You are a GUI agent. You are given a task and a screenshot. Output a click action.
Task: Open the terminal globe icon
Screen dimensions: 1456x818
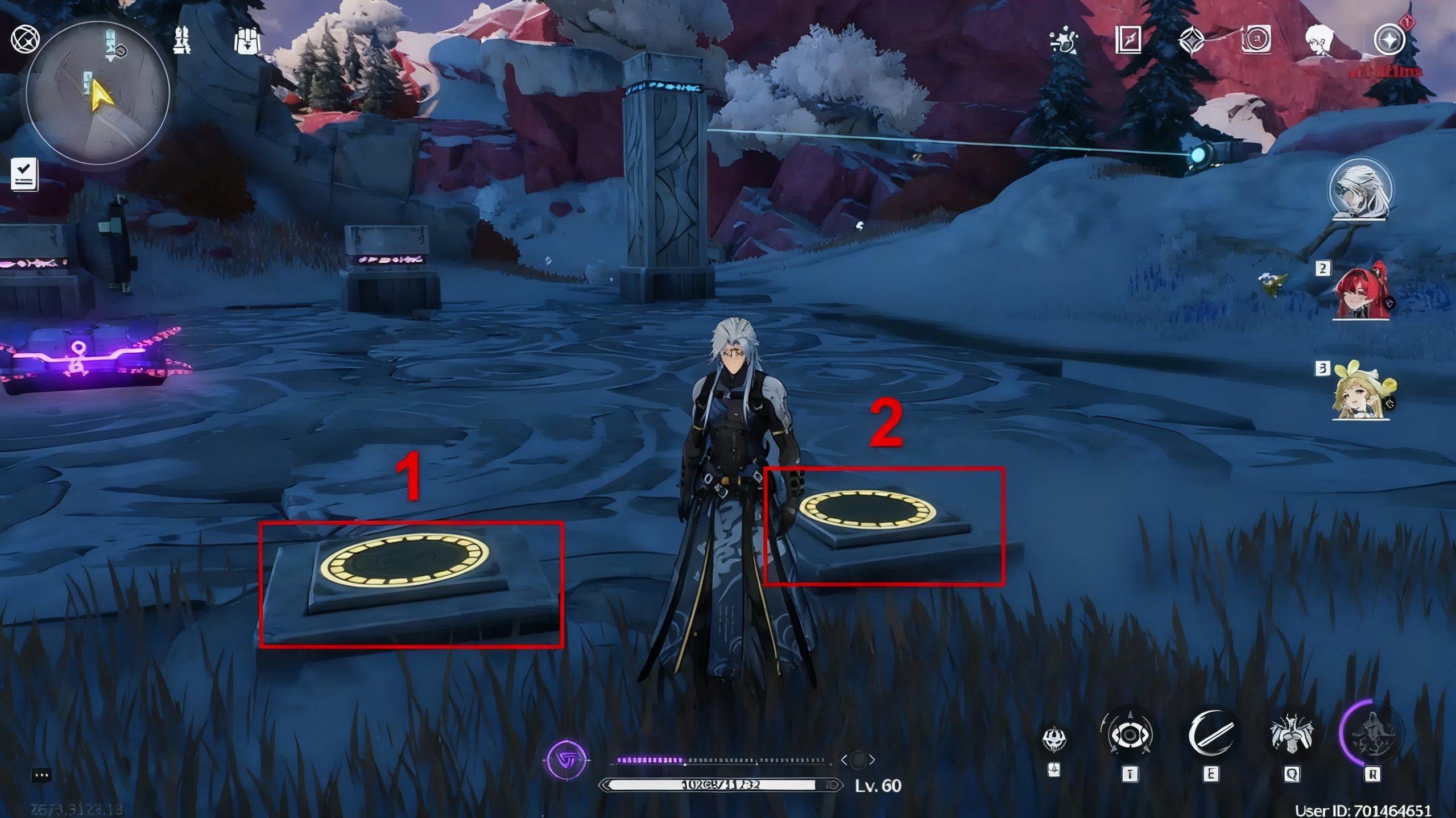coord(25,40)
